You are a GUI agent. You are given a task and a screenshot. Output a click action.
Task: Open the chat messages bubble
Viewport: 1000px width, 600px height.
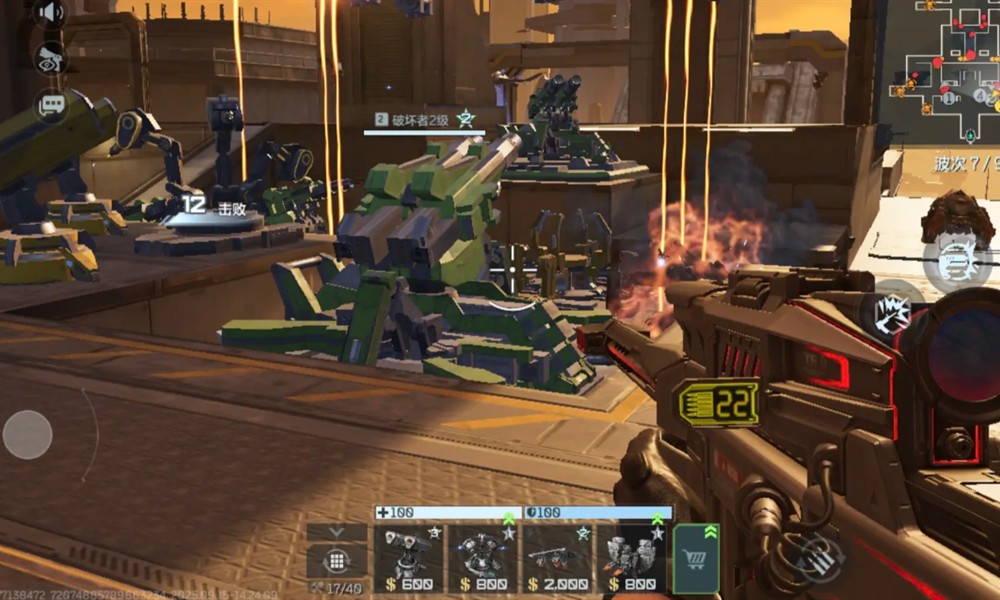[50, 103]
